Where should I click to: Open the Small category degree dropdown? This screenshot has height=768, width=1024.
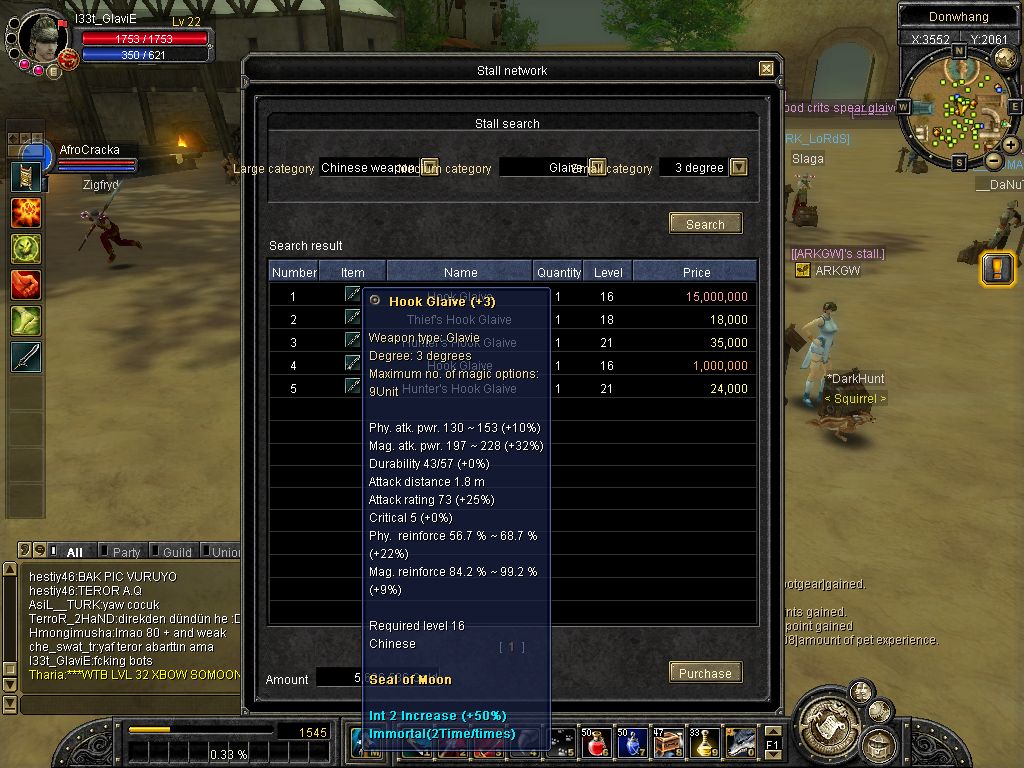point(739,167)
